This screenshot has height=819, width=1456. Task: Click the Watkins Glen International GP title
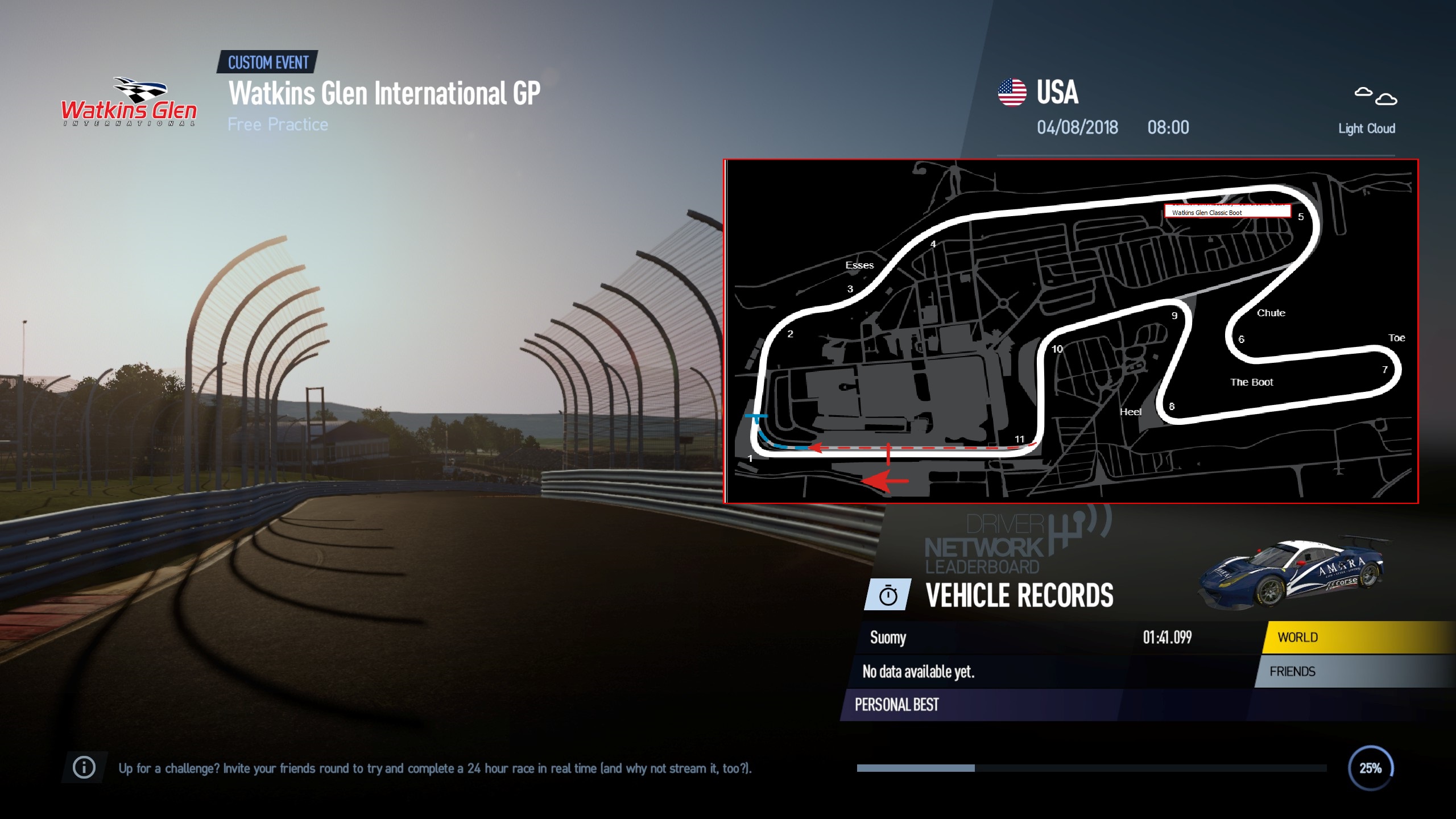tap(387, 95)
